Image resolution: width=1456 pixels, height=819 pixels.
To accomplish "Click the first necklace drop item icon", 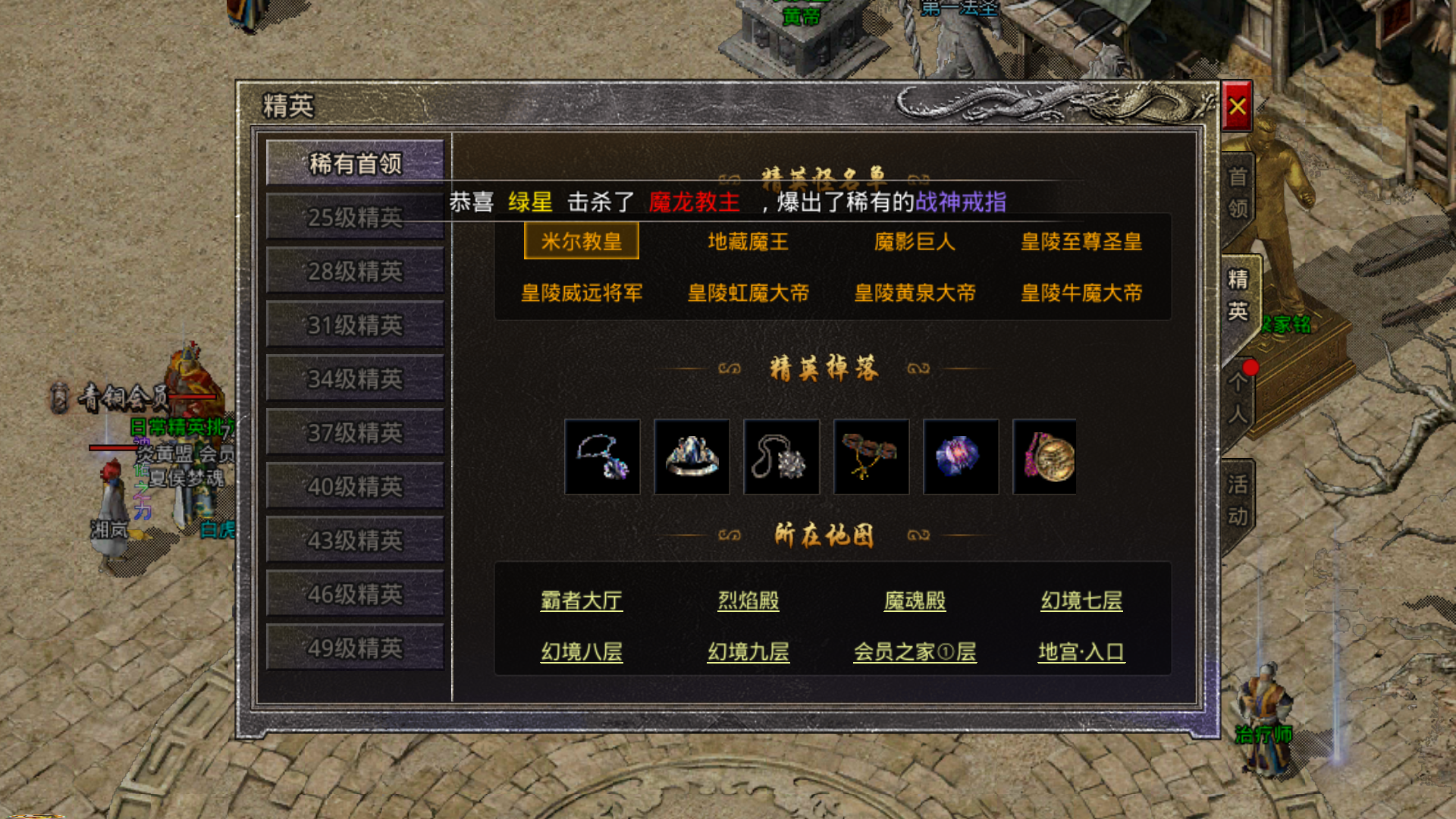I will point(602,456).
